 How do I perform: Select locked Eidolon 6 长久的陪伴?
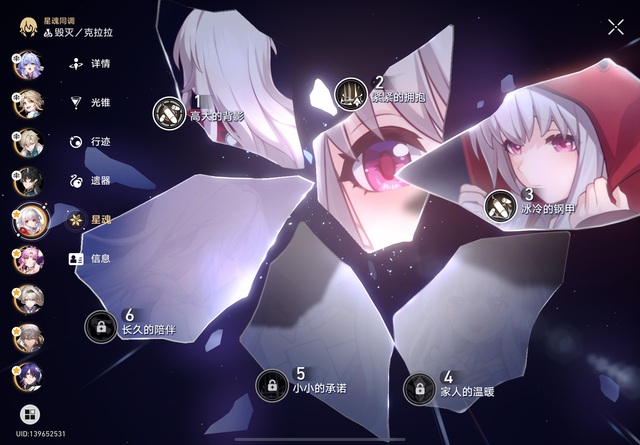click(x=100, y=326)
